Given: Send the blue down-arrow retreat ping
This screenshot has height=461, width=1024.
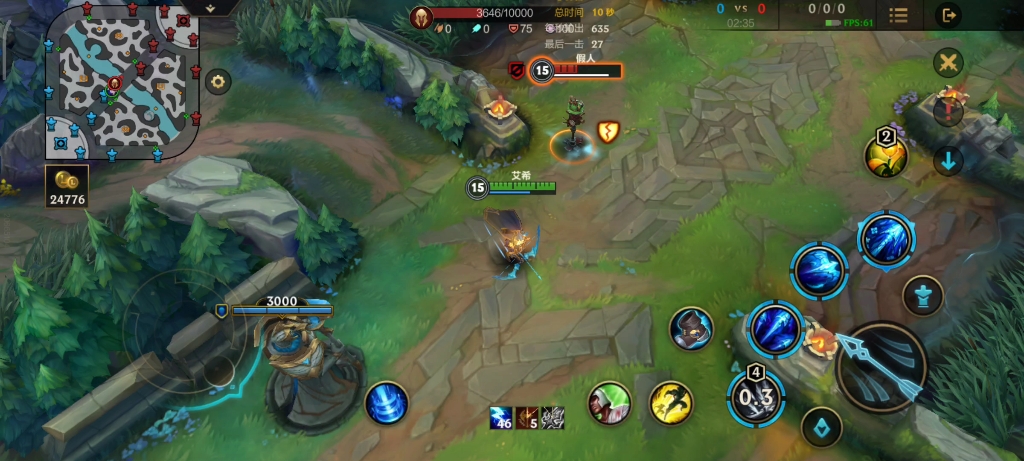Looking at the screenshot, I should [948, 161].
